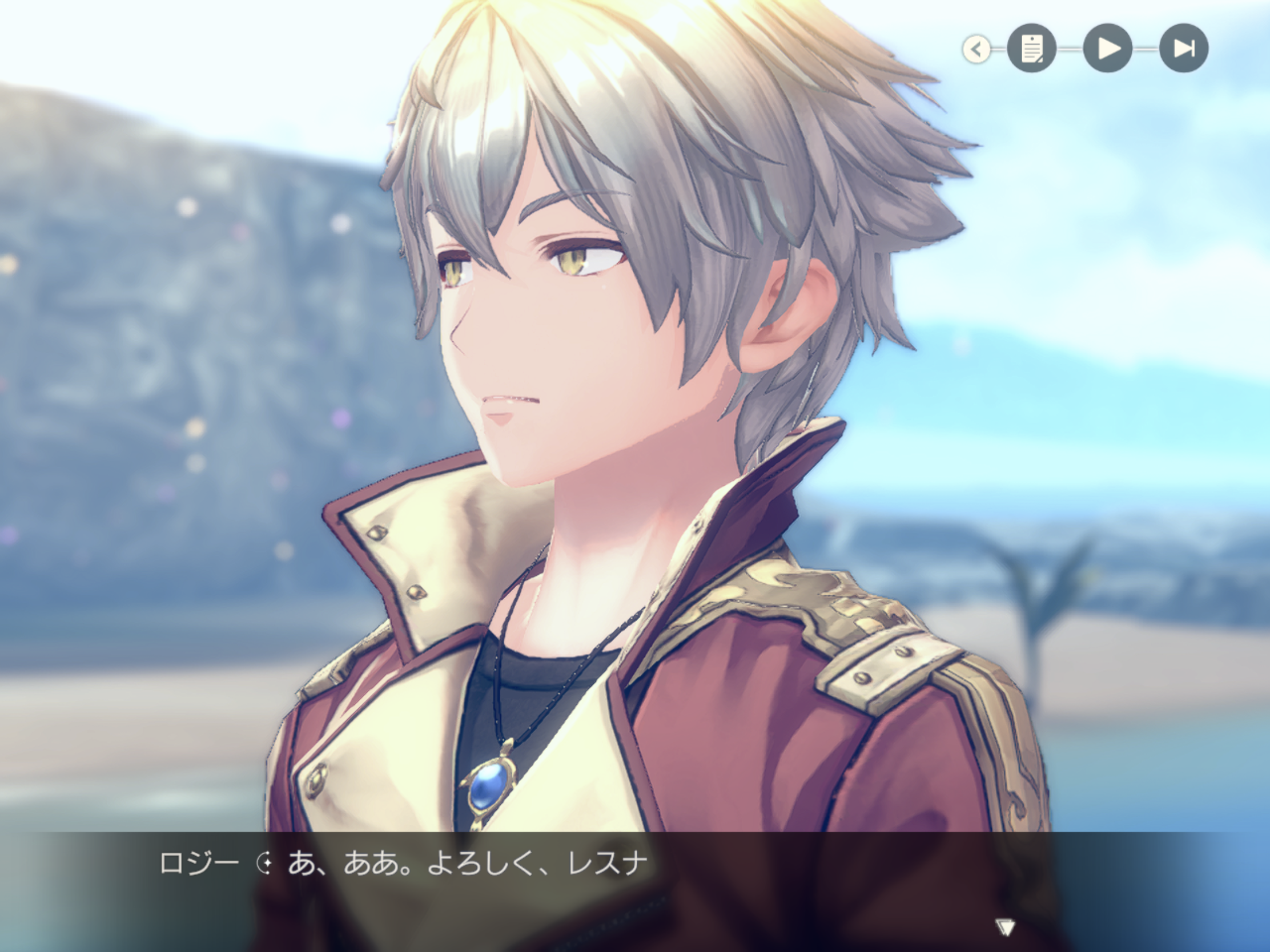Enable auto-play with the play triangle button
This screenshot has width=1270, height=952.
point(1107,48)
